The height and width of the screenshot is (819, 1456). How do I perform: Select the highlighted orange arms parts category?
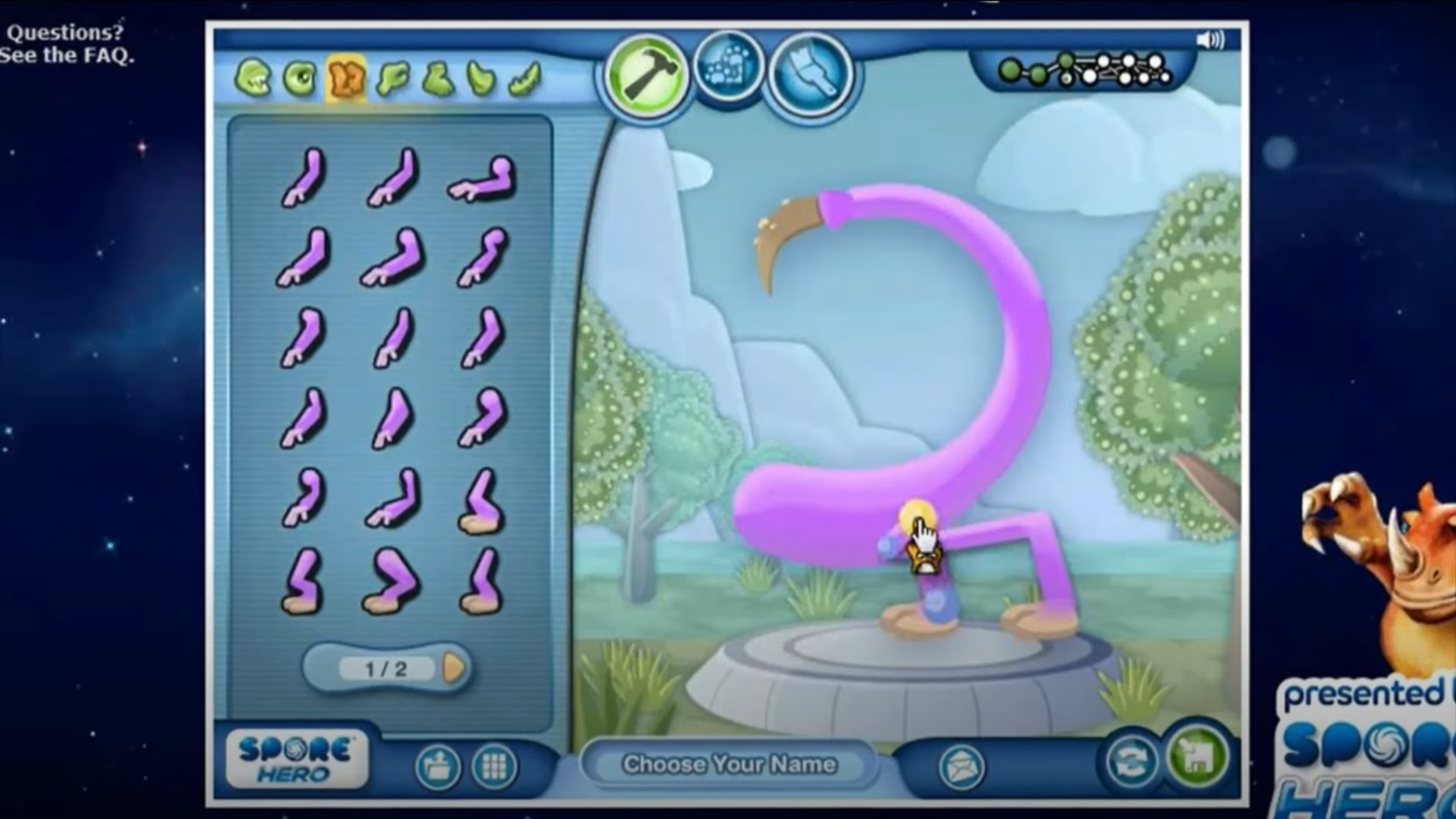click(x=346, y=77)
